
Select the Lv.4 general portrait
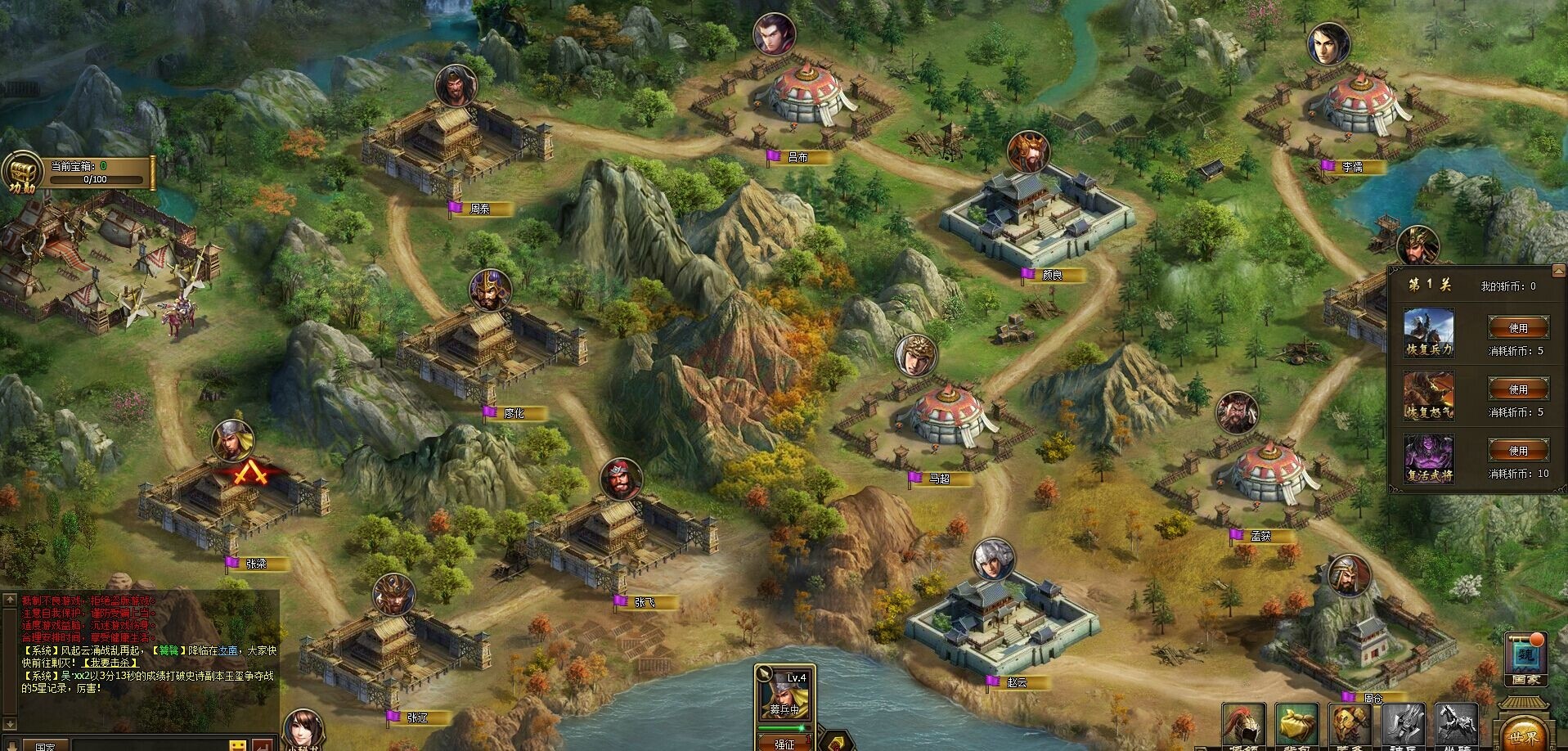click(784, 696)
